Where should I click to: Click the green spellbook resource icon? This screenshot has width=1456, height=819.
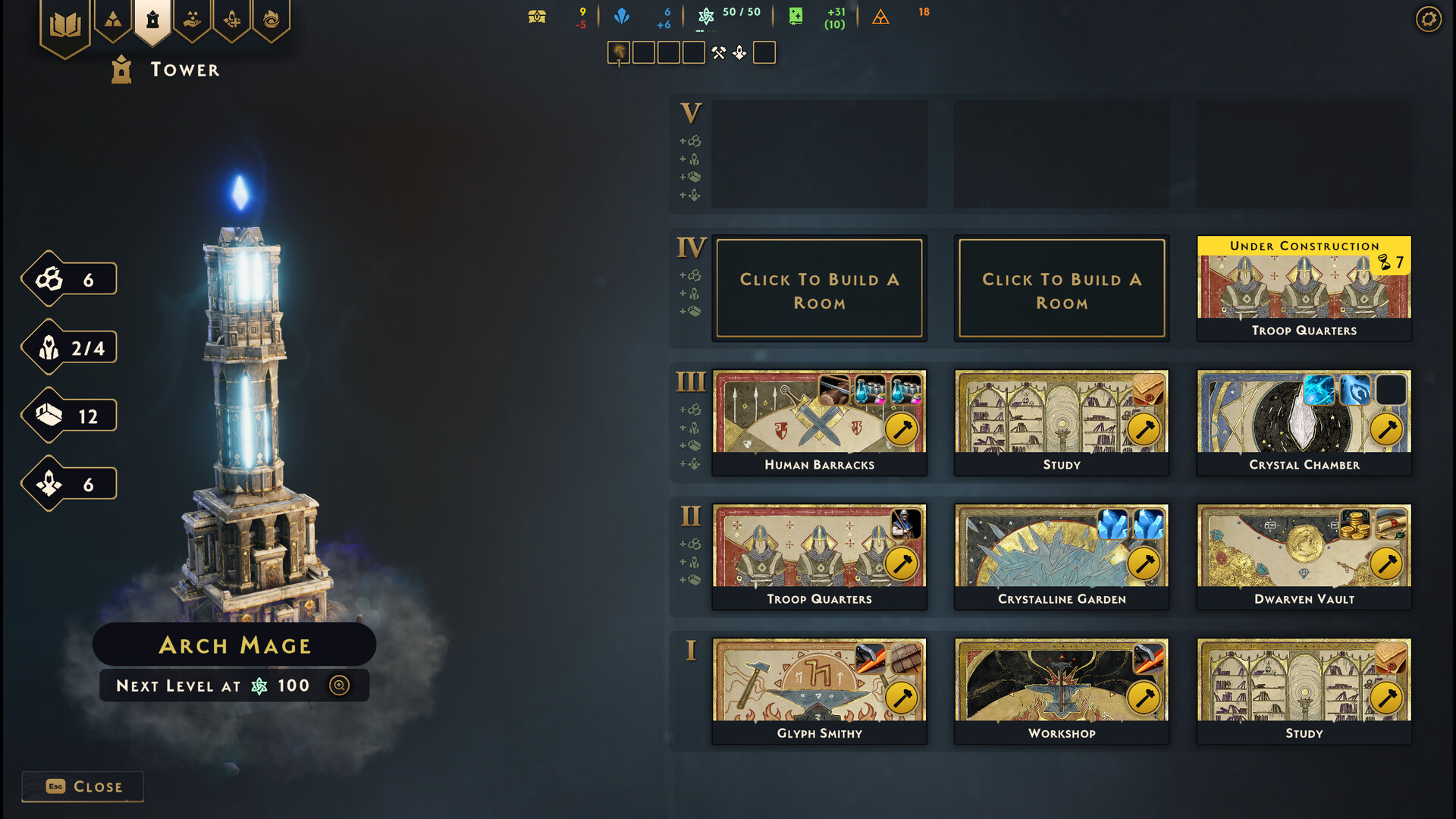click(795, 17)
